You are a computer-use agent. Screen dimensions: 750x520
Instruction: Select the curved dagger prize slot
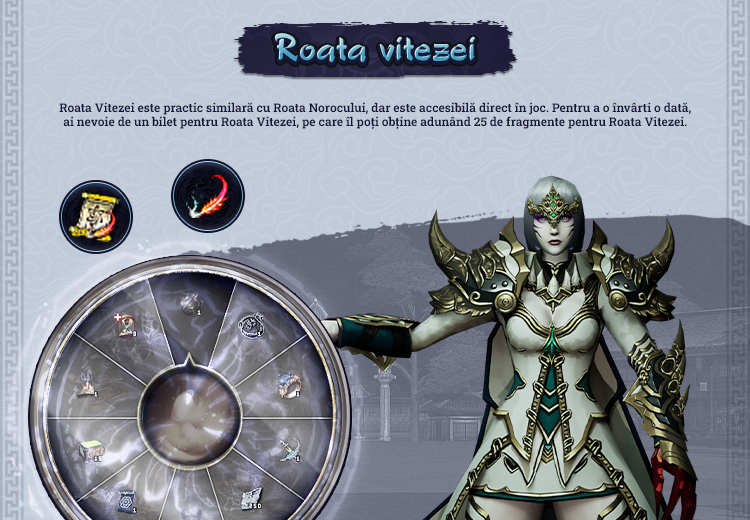(291, 448)
